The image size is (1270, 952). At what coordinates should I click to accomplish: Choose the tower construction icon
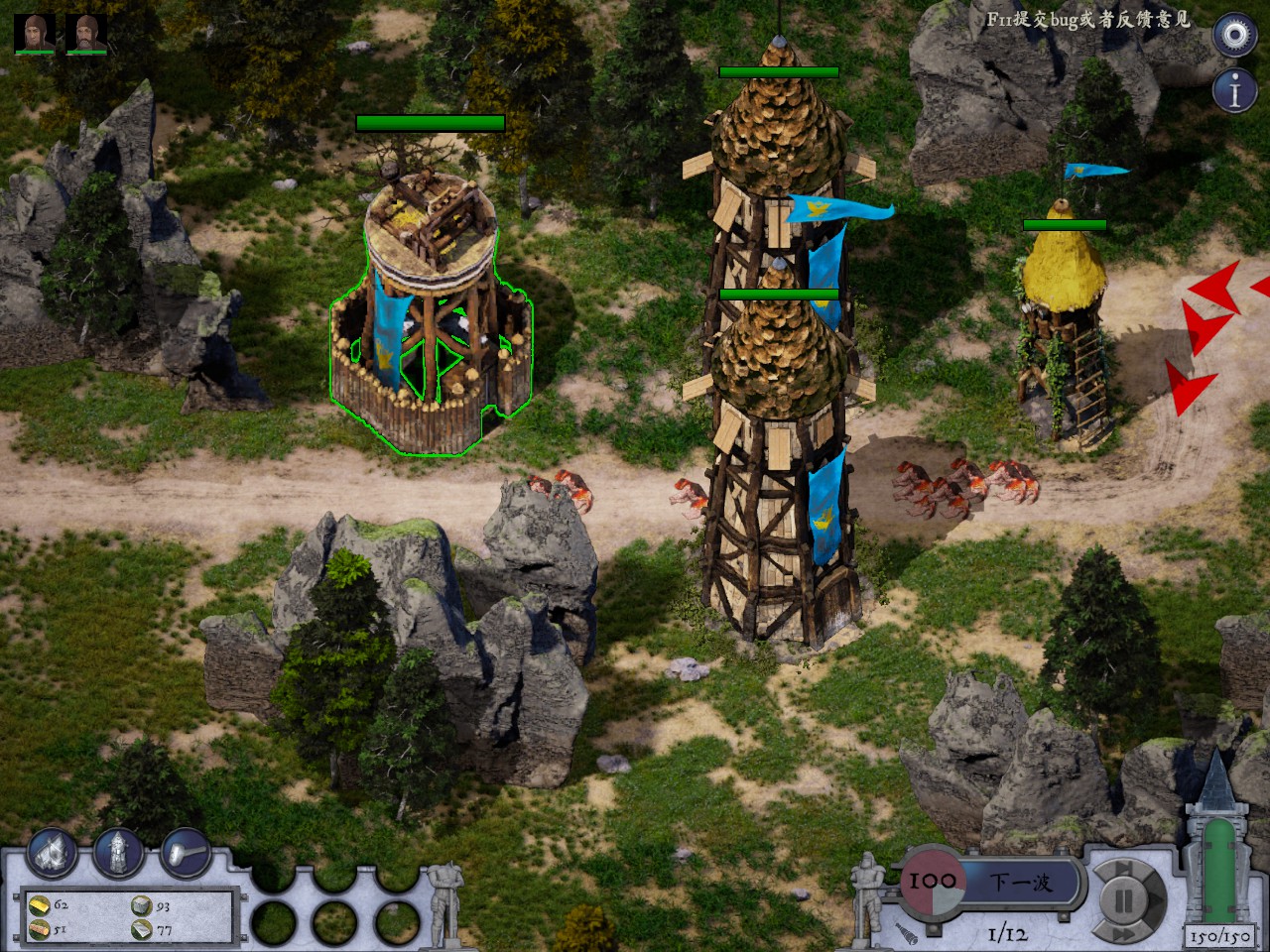[118, 852]
